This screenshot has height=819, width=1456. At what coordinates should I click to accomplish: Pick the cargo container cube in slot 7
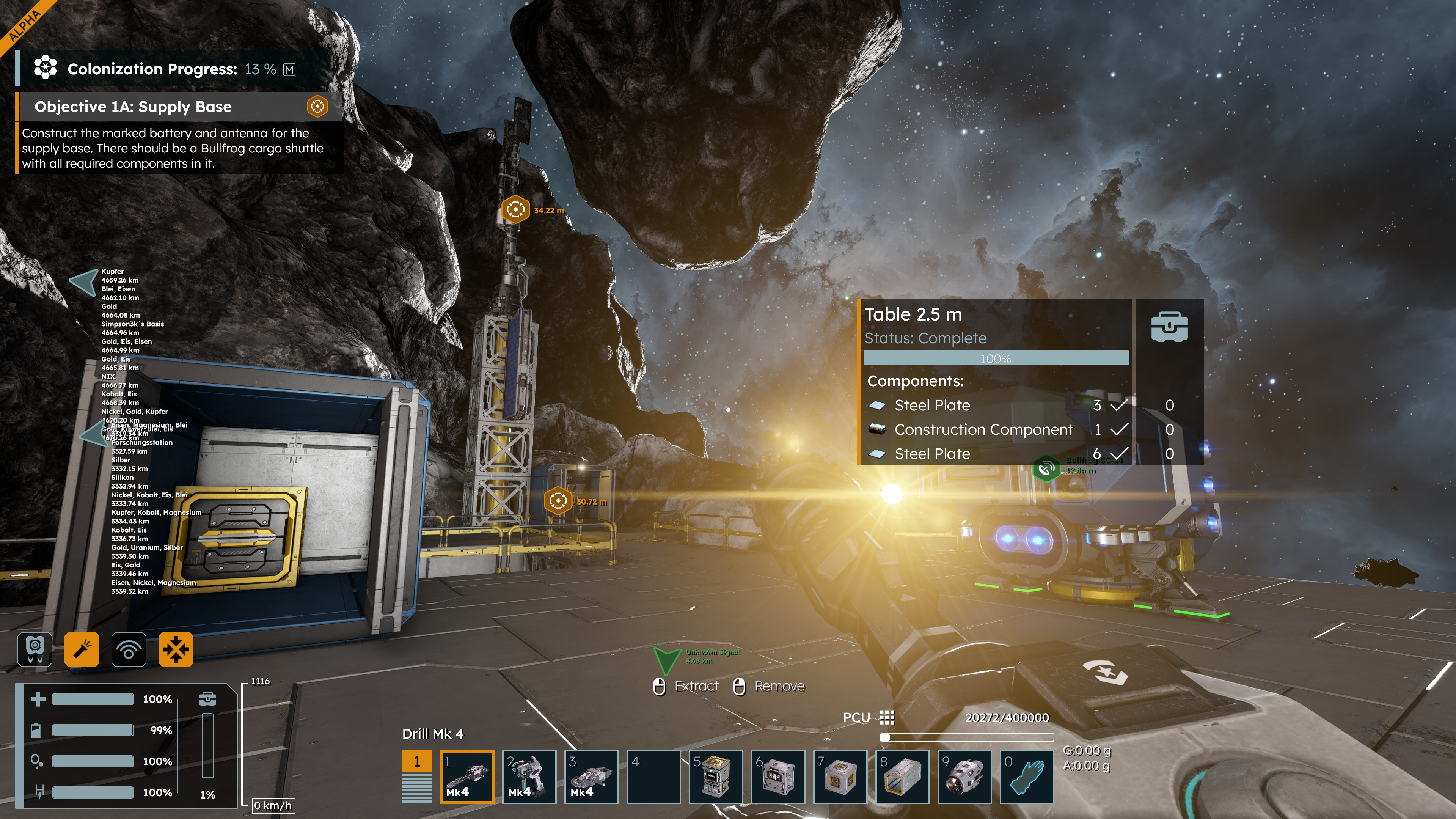click(839, 776)
